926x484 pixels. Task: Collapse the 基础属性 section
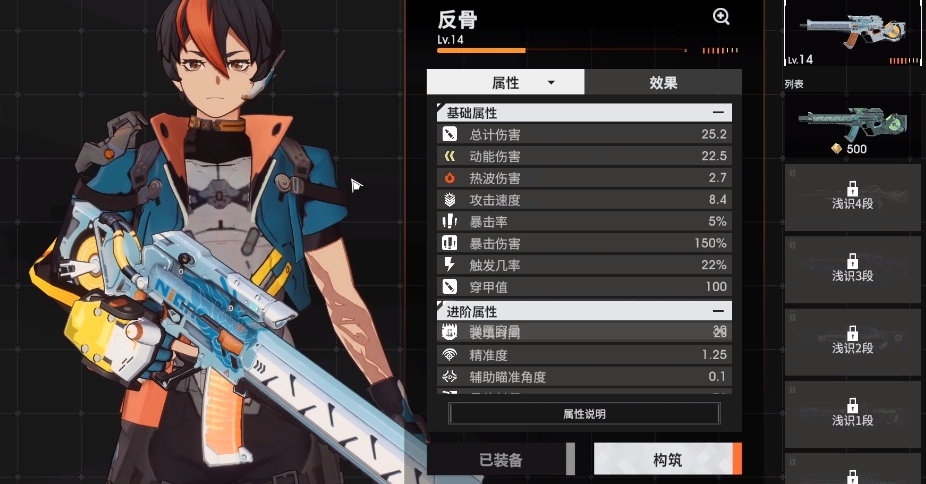[718, 113]
